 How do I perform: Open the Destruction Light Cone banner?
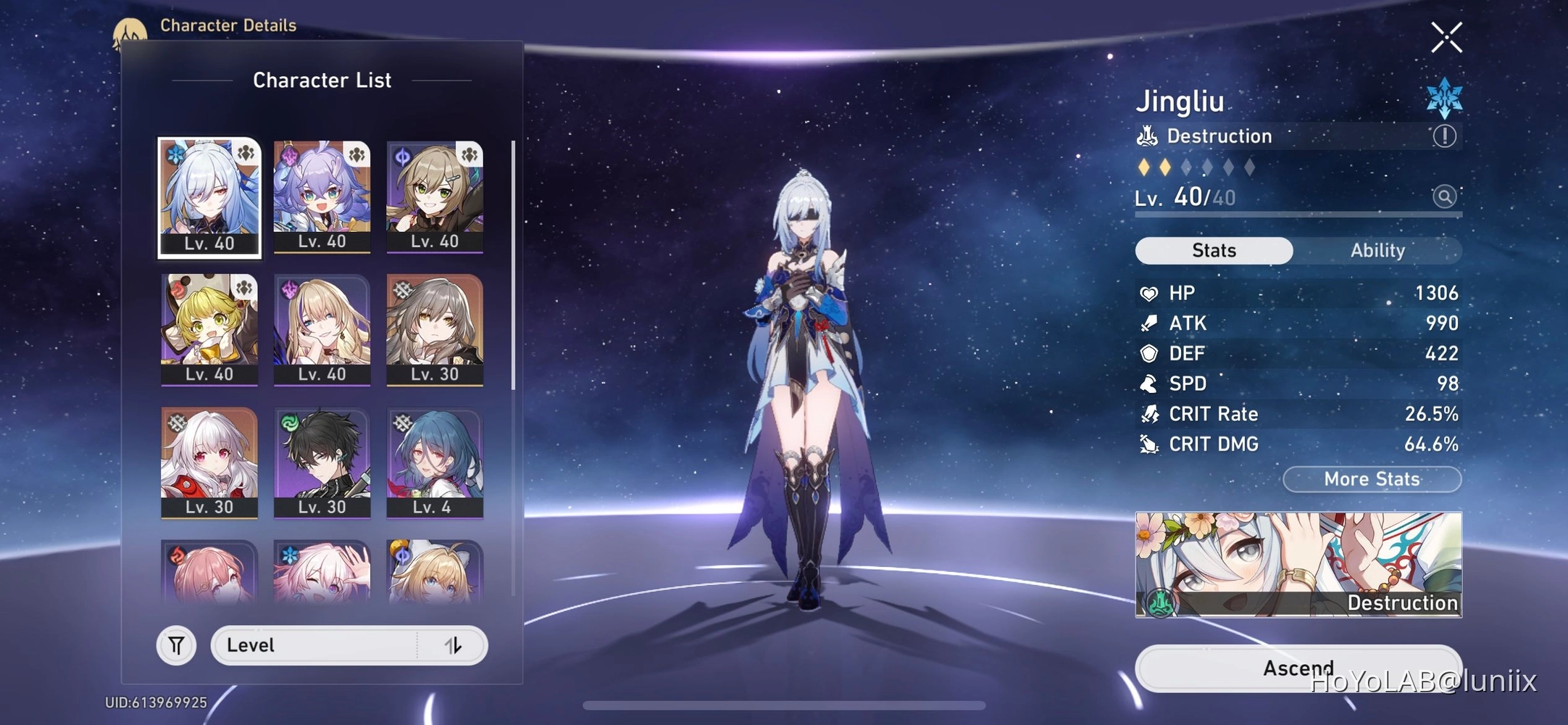pos(1297,564)
